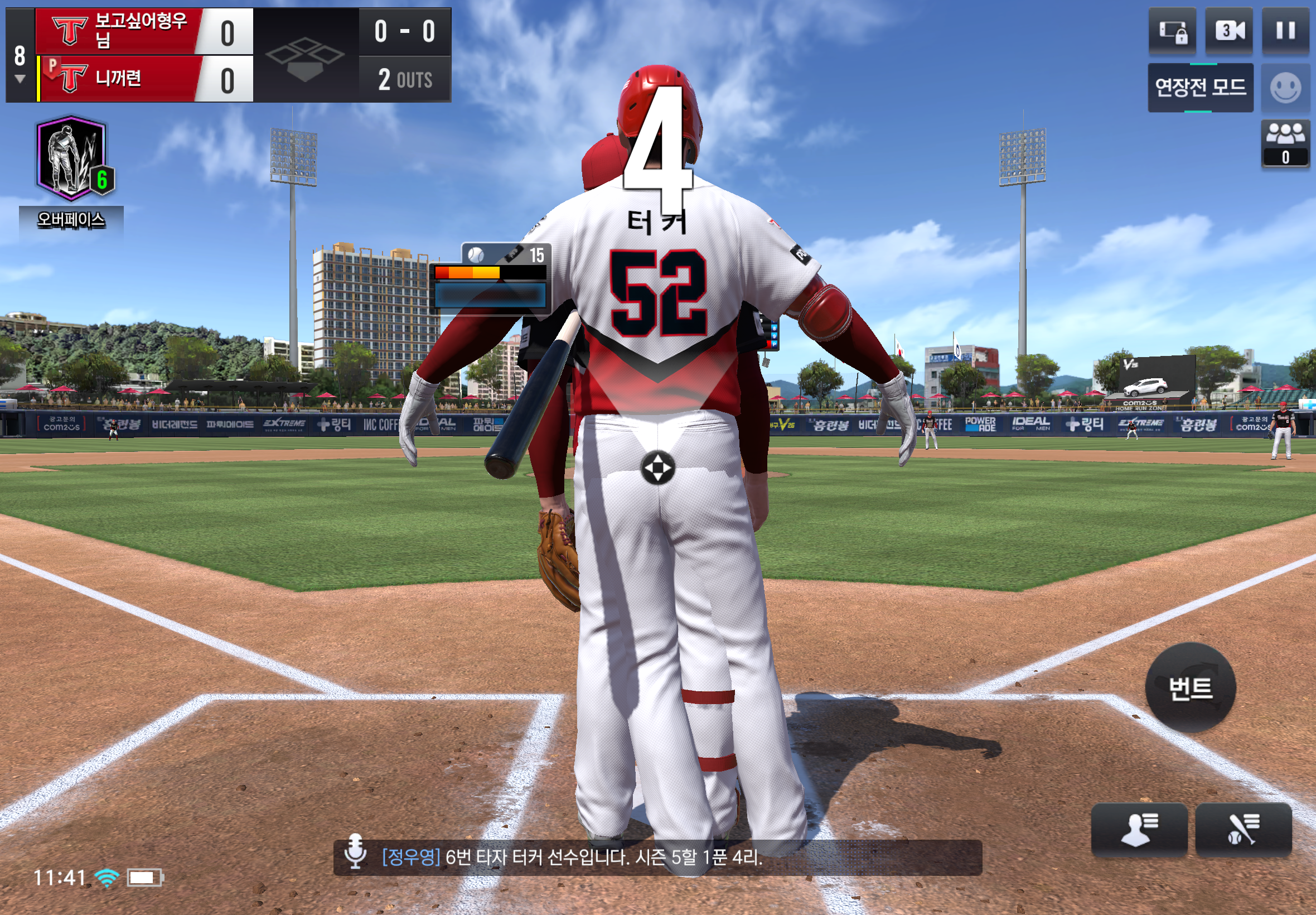Switch the camera view with the camera button
Viewport: 1316px width, 915px height.
1228,31
